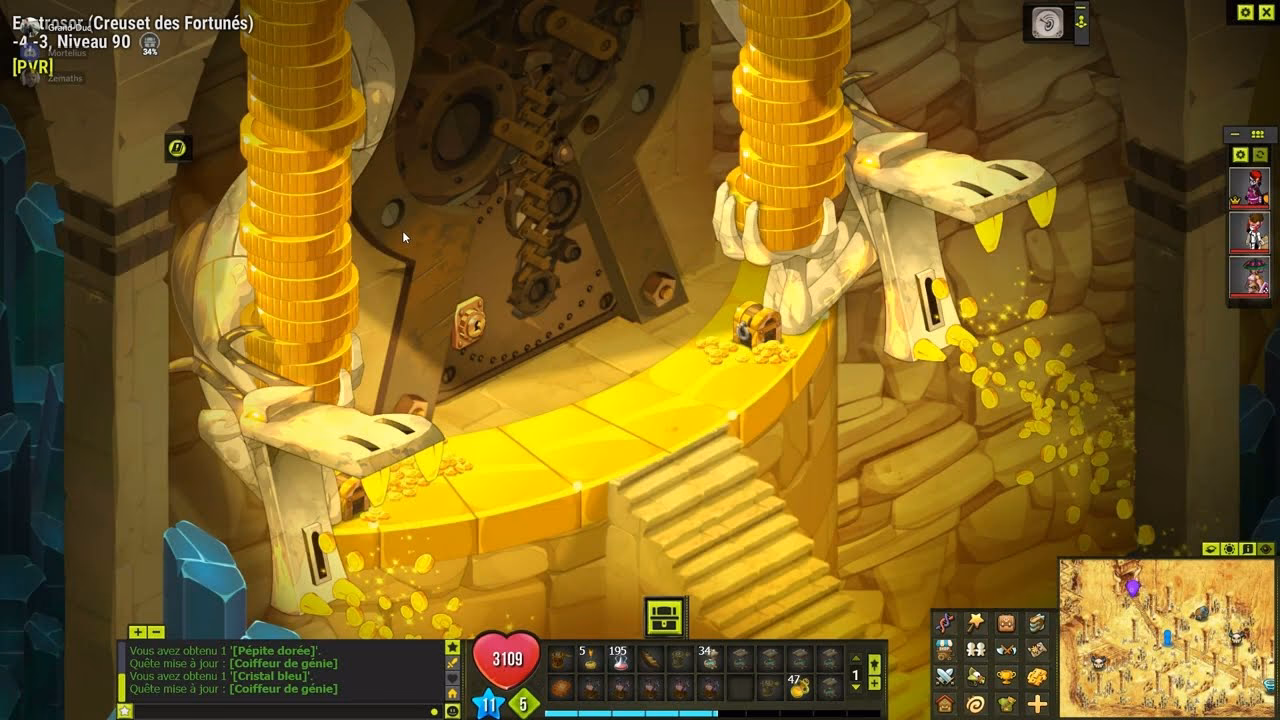Viewport: 1280px width, 720px height.
Task: Click the desert minimap
Action: tap(1166, 637)
